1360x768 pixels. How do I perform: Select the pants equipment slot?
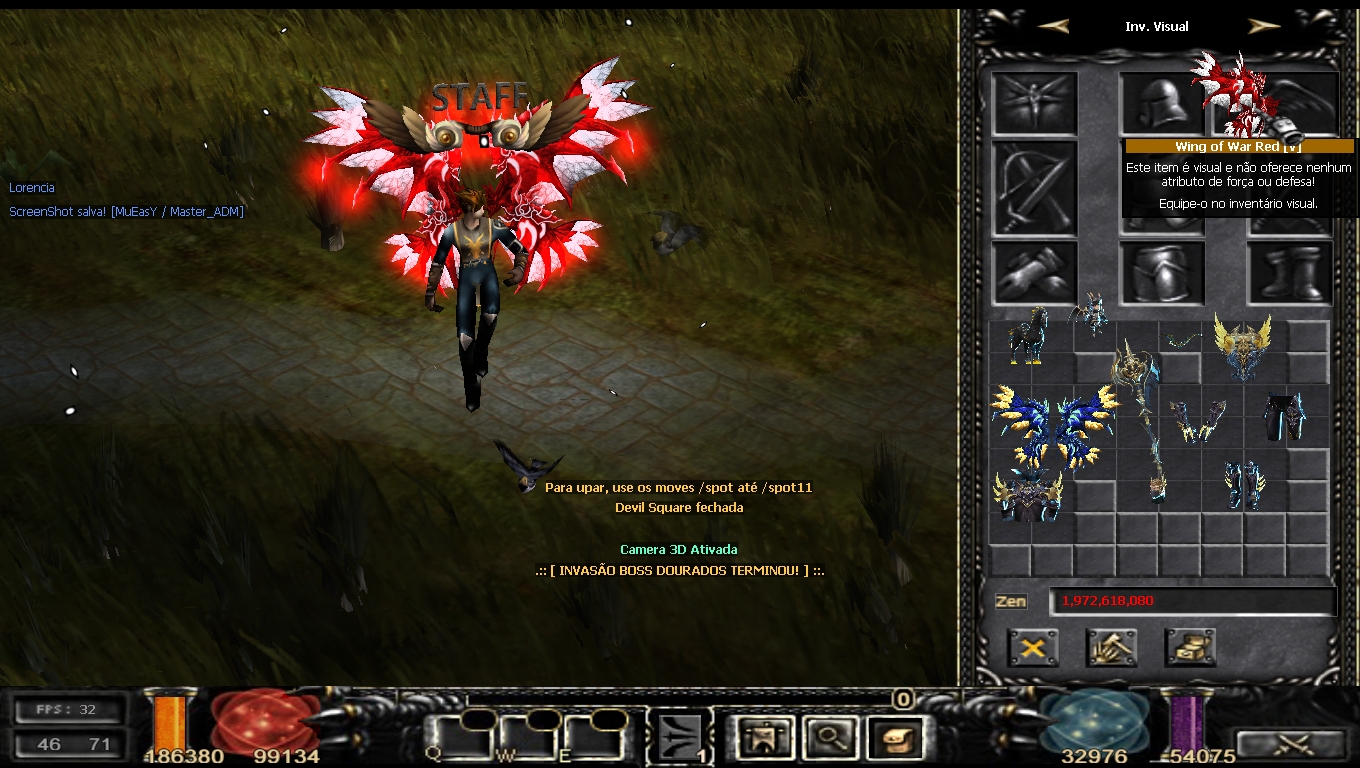1162,272
